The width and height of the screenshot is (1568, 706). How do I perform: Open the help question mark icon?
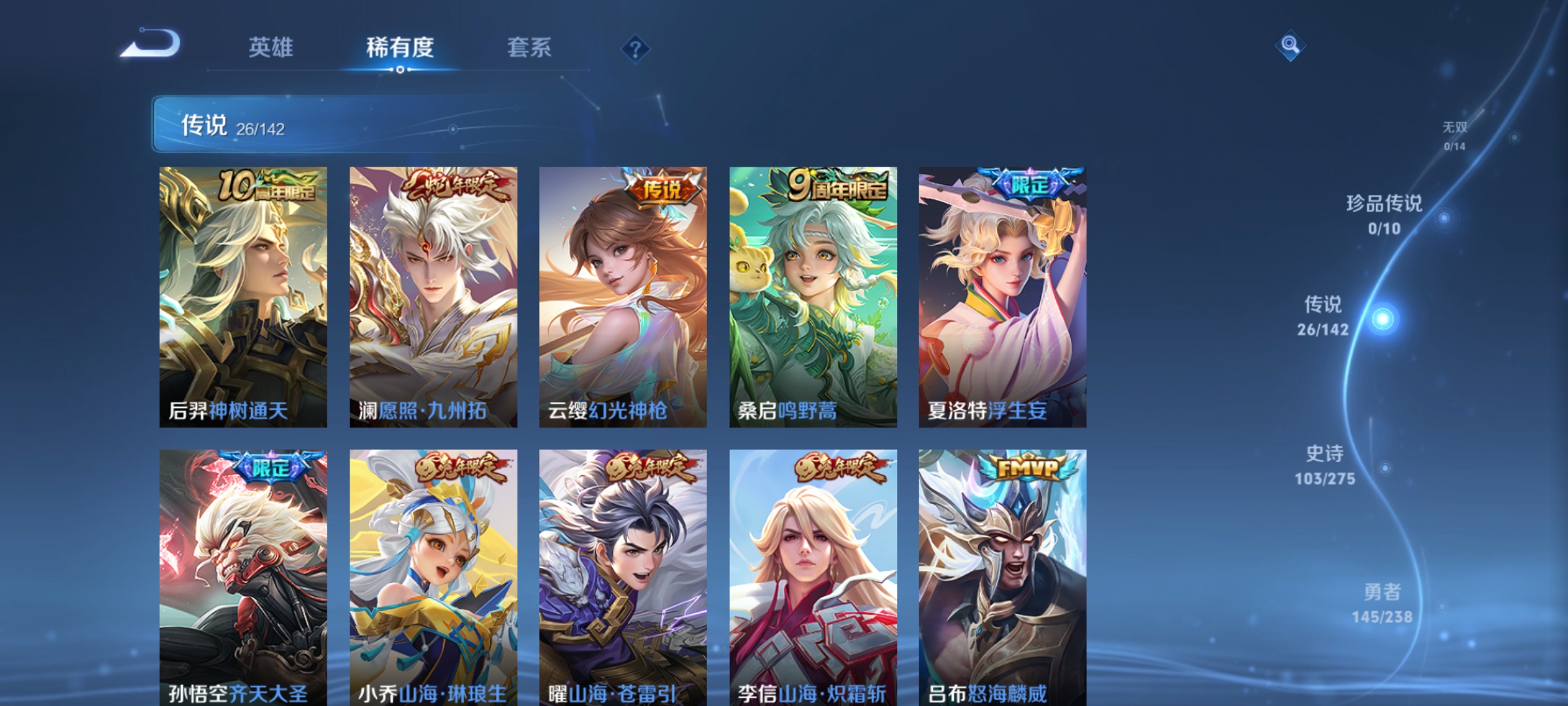[x=636, y=49]
